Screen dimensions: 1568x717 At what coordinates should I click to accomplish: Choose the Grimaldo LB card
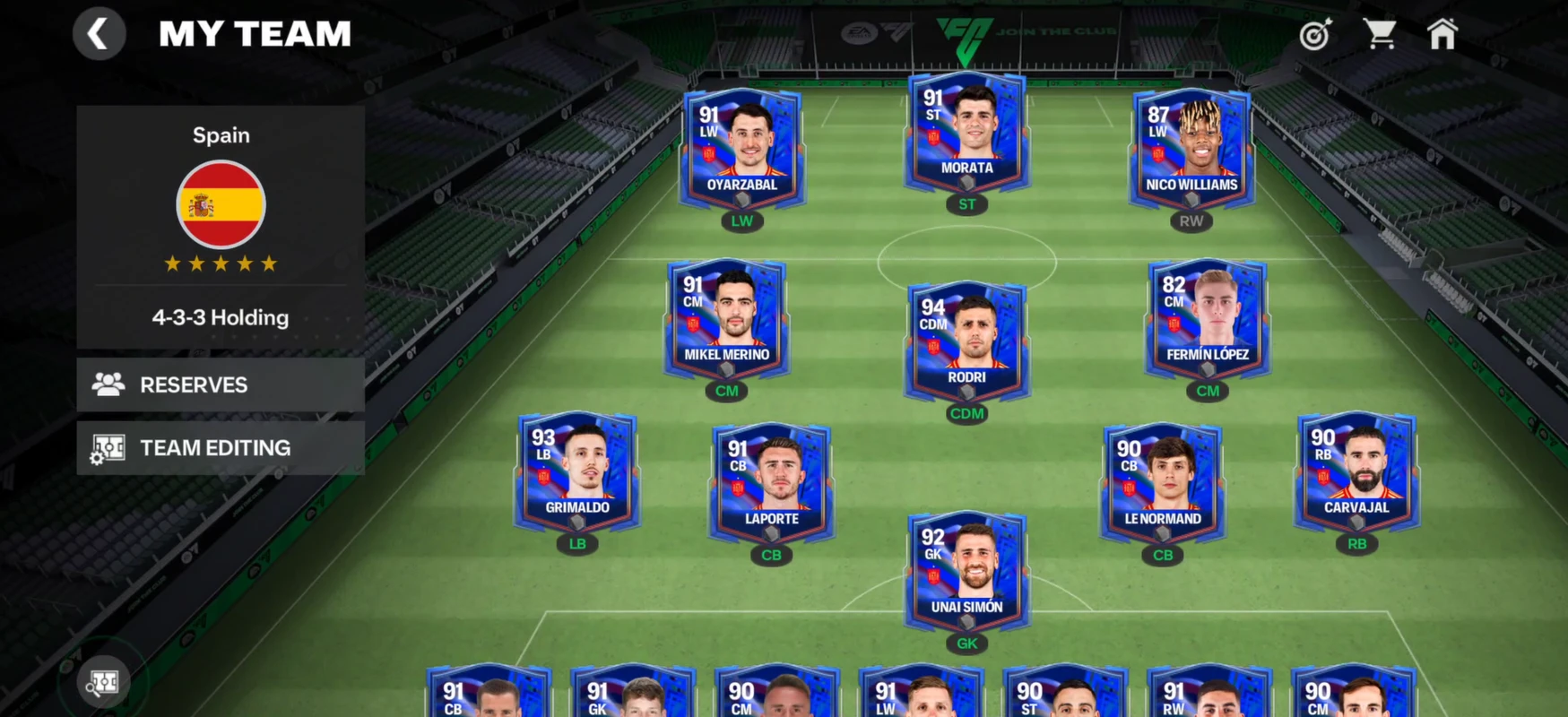click(576, 471)
